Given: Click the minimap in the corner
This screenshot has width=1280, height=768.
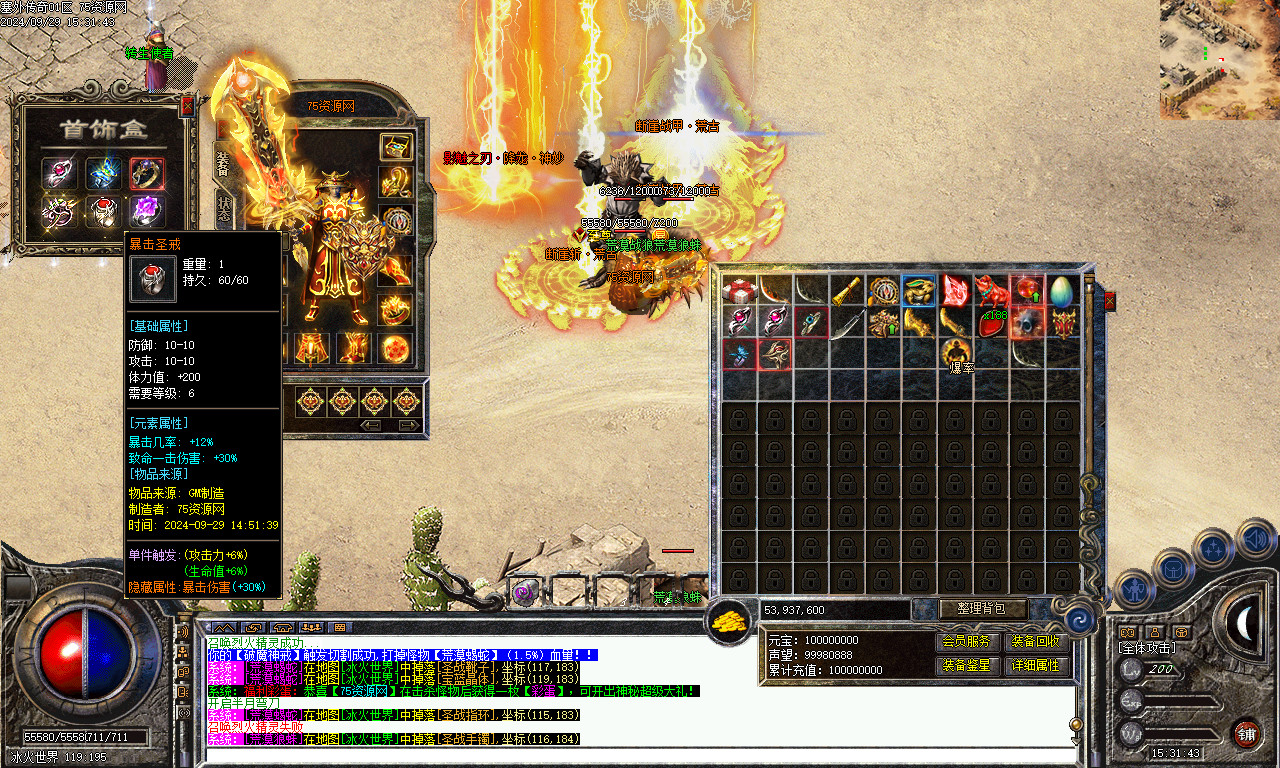Looking at the screenshot, I should 1219,60.
